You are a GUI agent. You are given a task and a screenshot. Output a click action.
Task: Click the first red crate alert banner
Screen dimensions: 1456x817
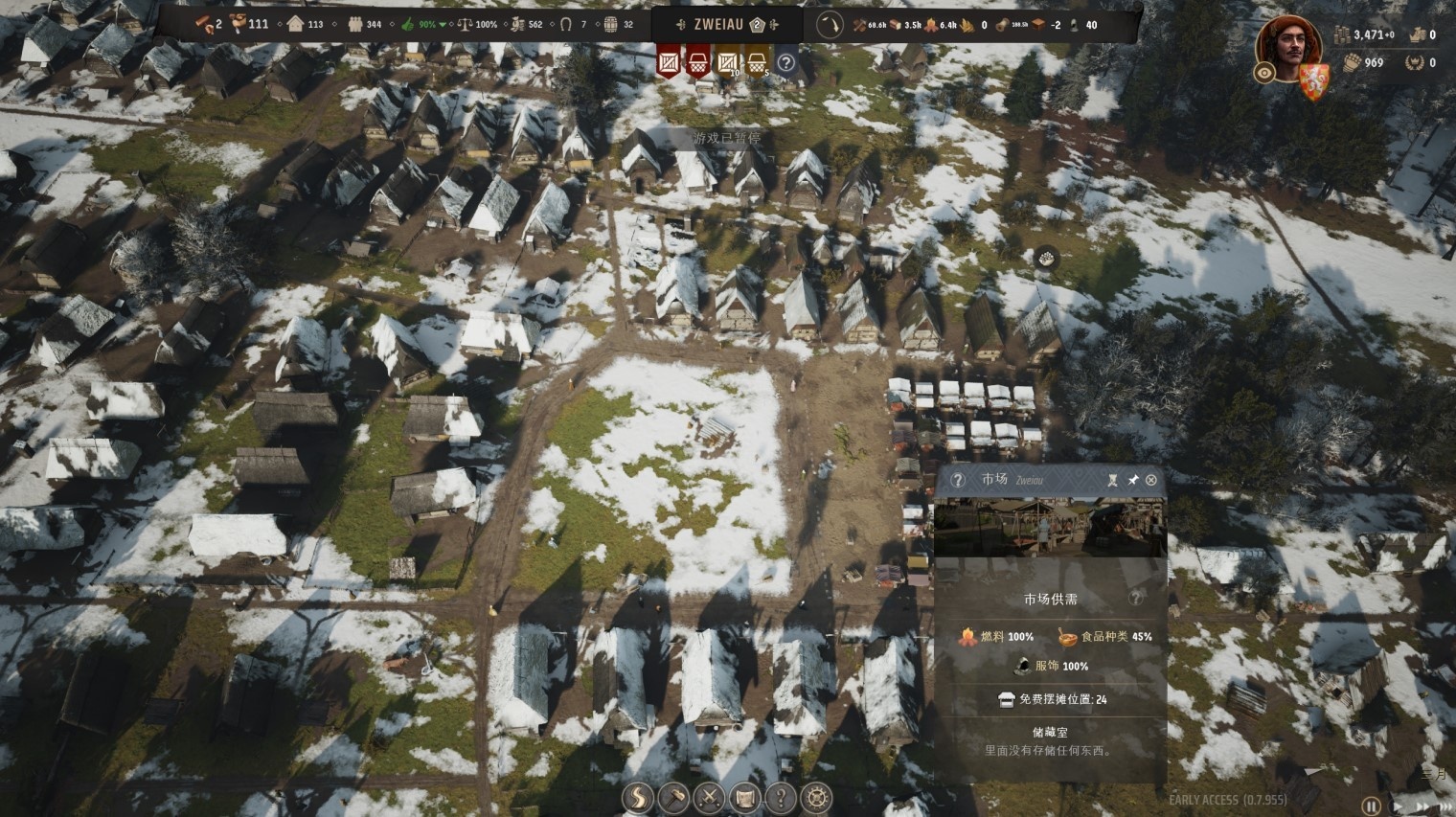pos(669,63)
